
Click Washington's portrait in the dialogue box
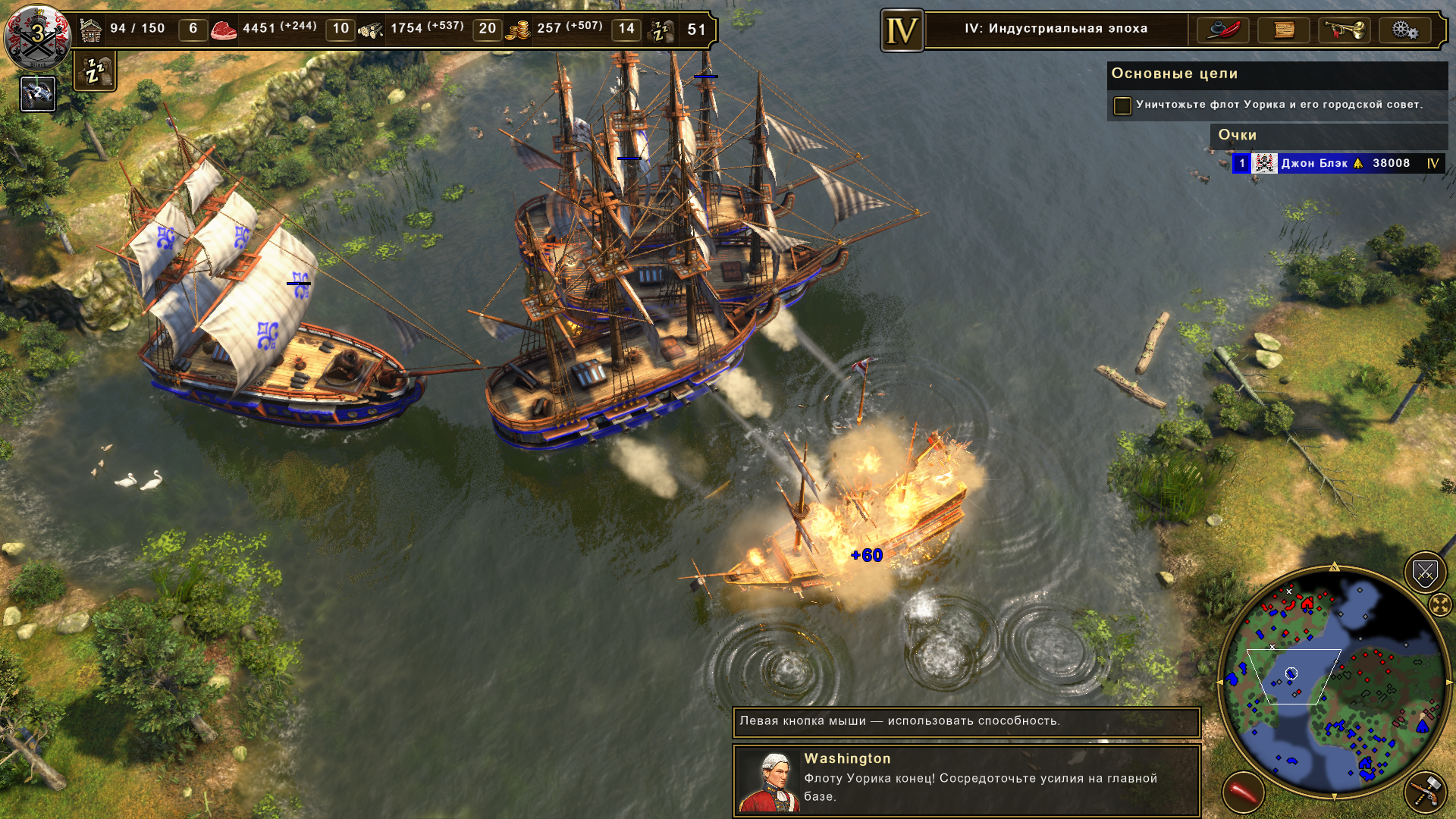769,781
